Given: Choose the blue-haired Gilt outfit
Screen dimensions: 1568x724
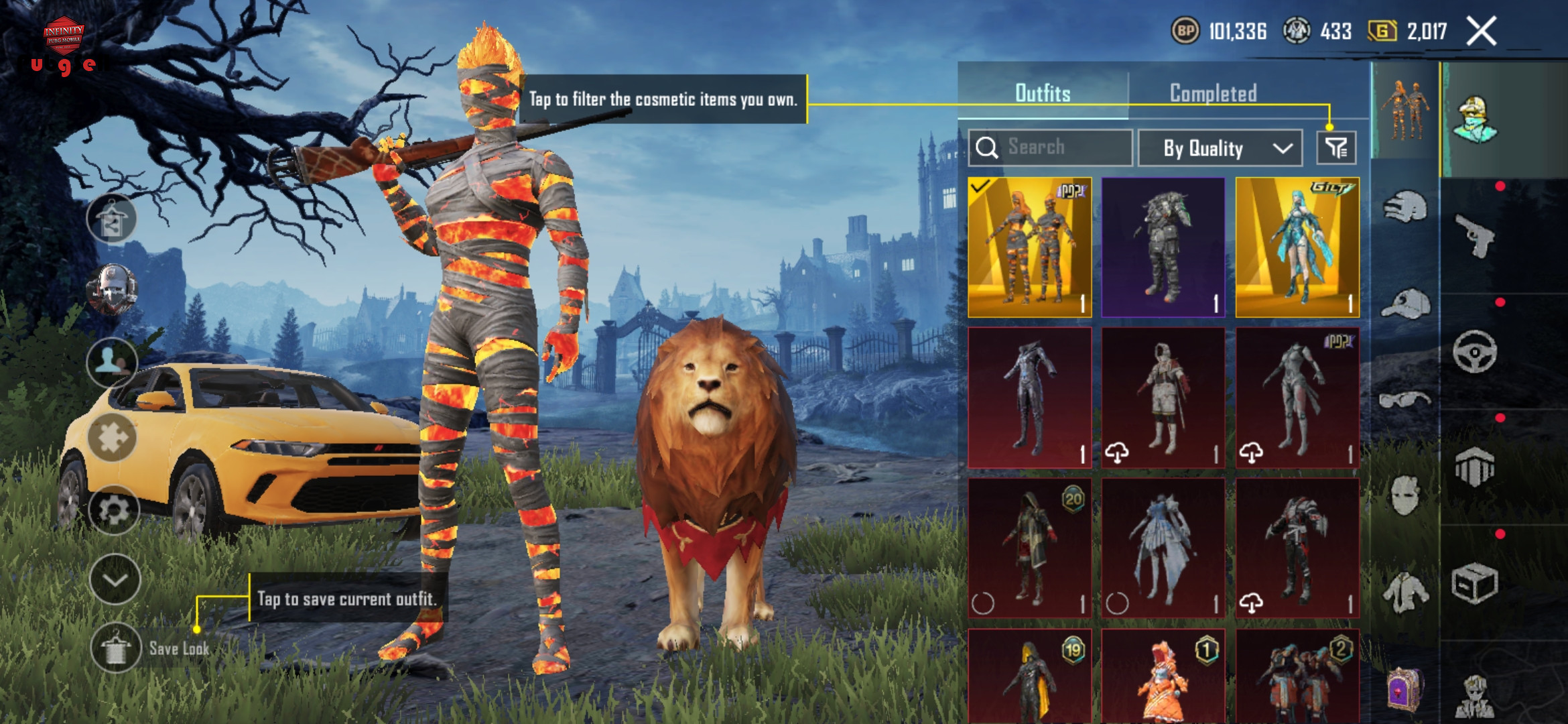Looking at the screenshot, I should [x=1297, y=247].
